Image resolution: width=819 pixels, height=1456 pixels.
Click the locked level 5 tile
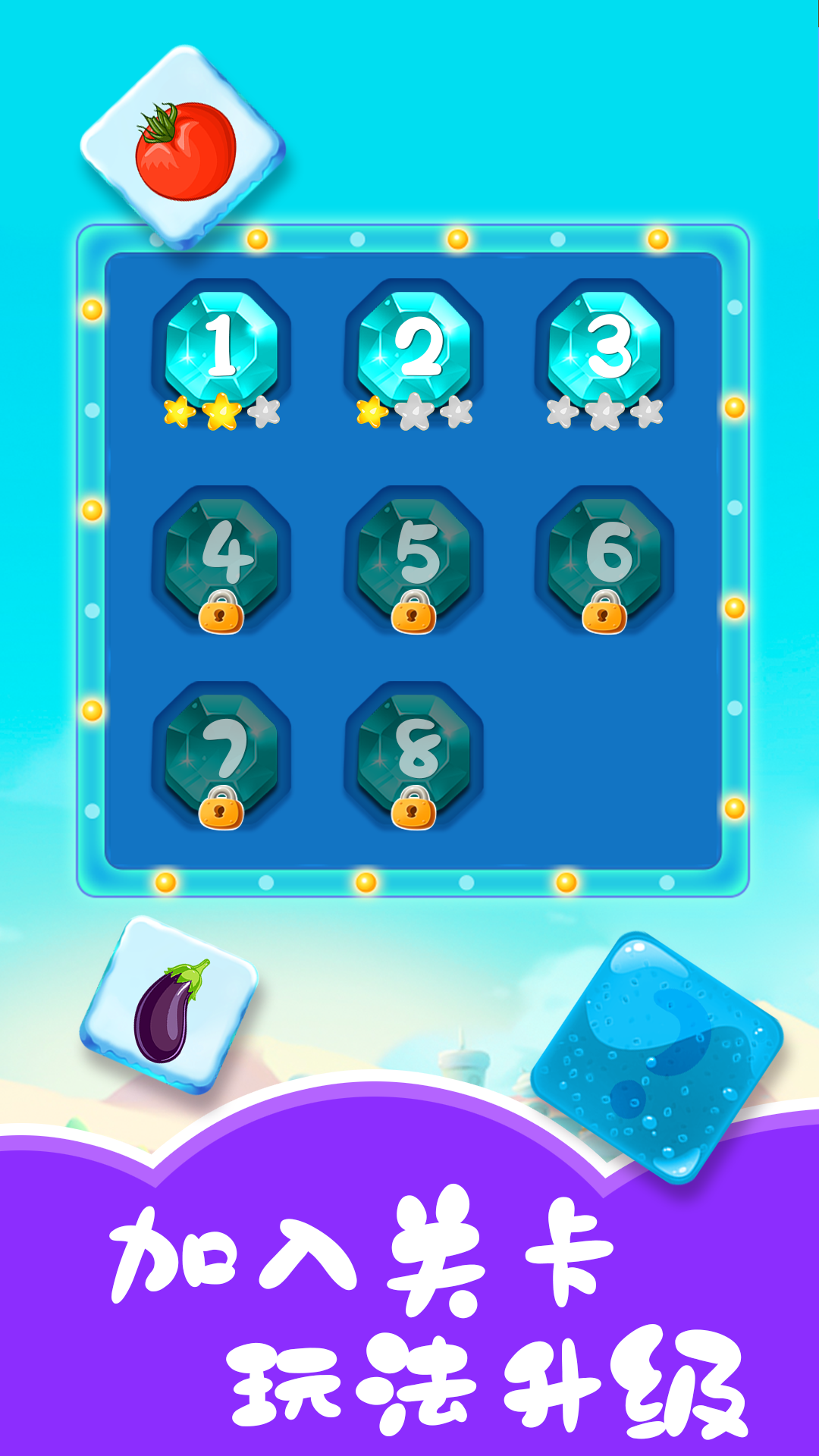[x=414, y=555]
